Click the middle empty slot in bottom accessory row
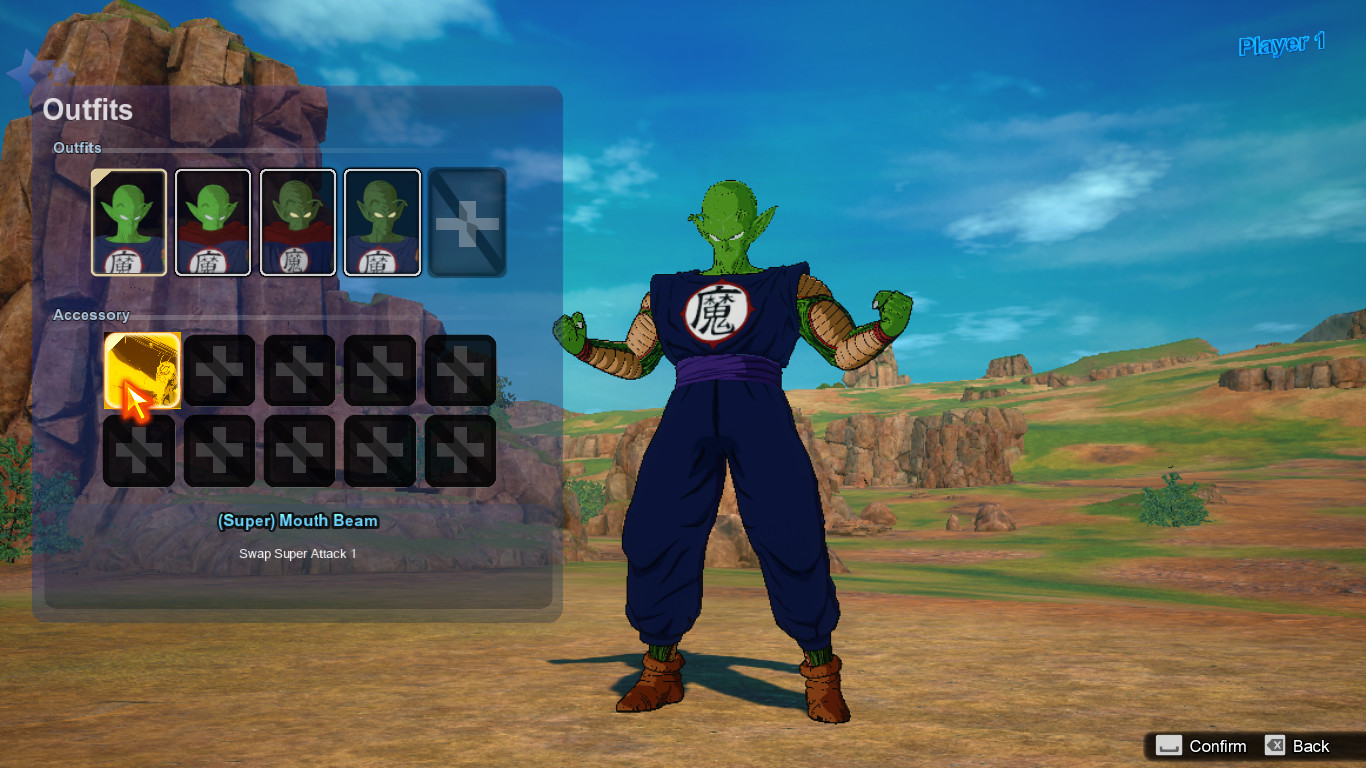This screenshot has height=768, width=1366. (299, 450)
